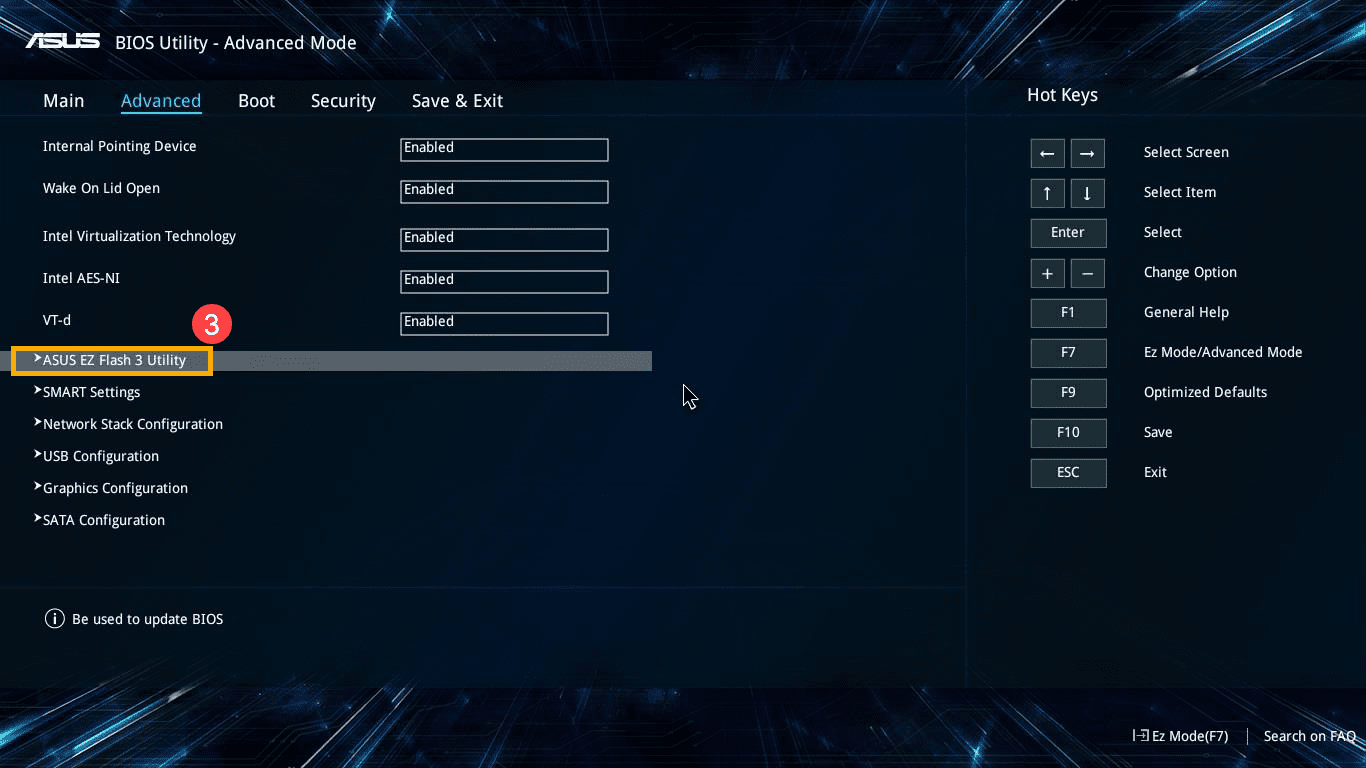1366x768 pixels.
Task: Click the info icon next to BIOS help text
Action: tap(54, 618)
